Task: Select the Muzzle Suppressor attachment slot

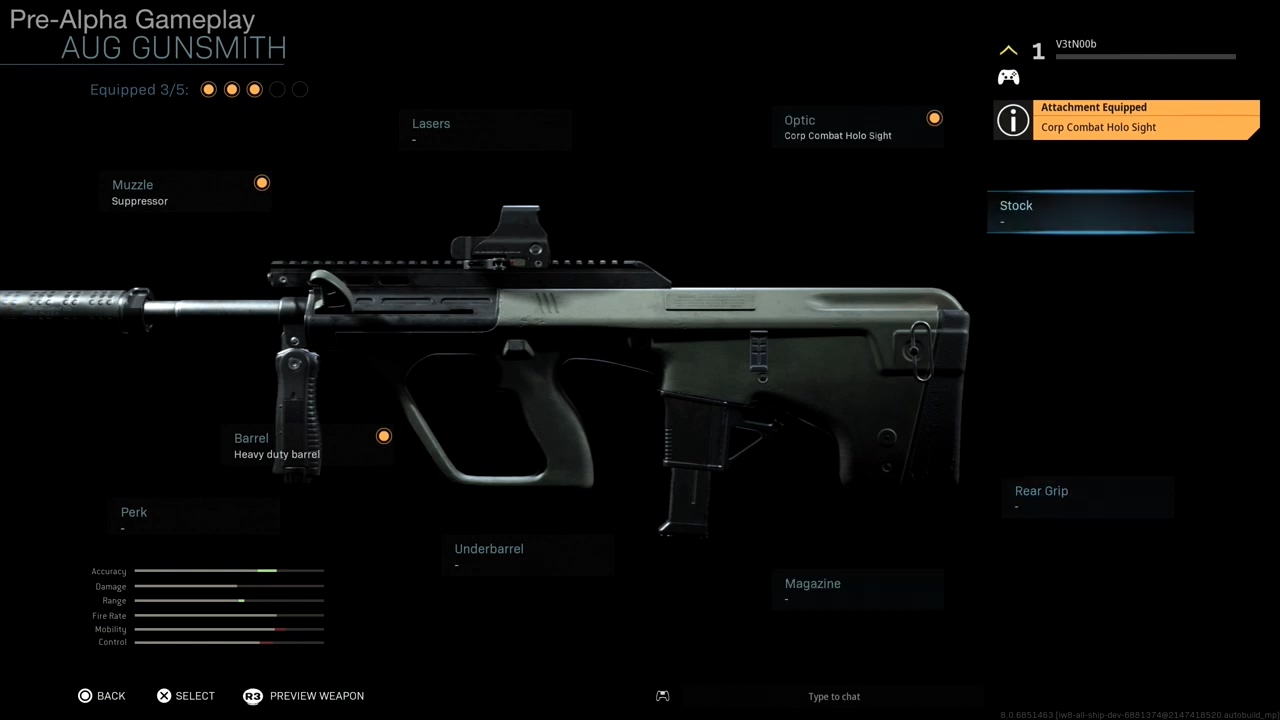Action: [186, 192]
